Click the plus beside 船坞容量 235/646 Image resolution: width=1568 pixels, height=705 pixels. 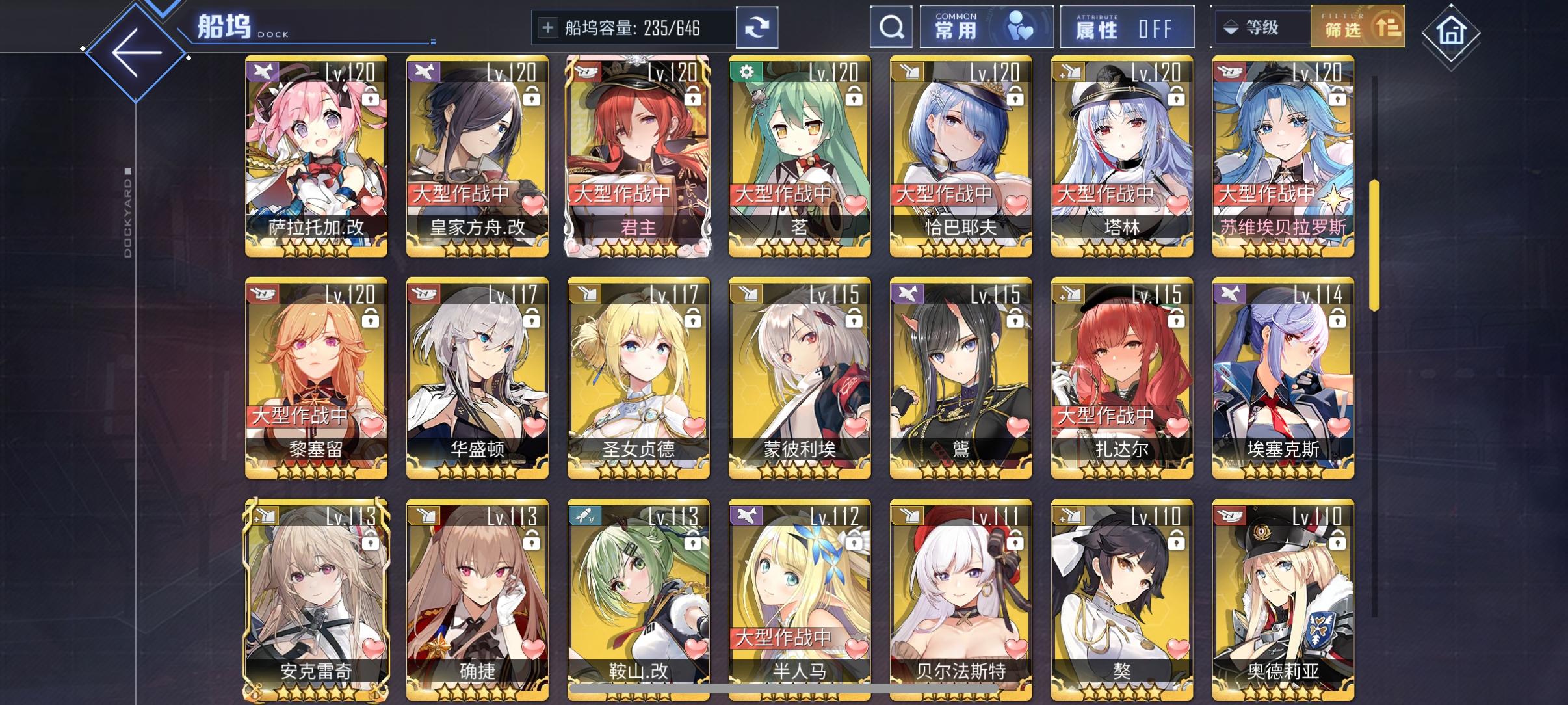click(548, 29)
